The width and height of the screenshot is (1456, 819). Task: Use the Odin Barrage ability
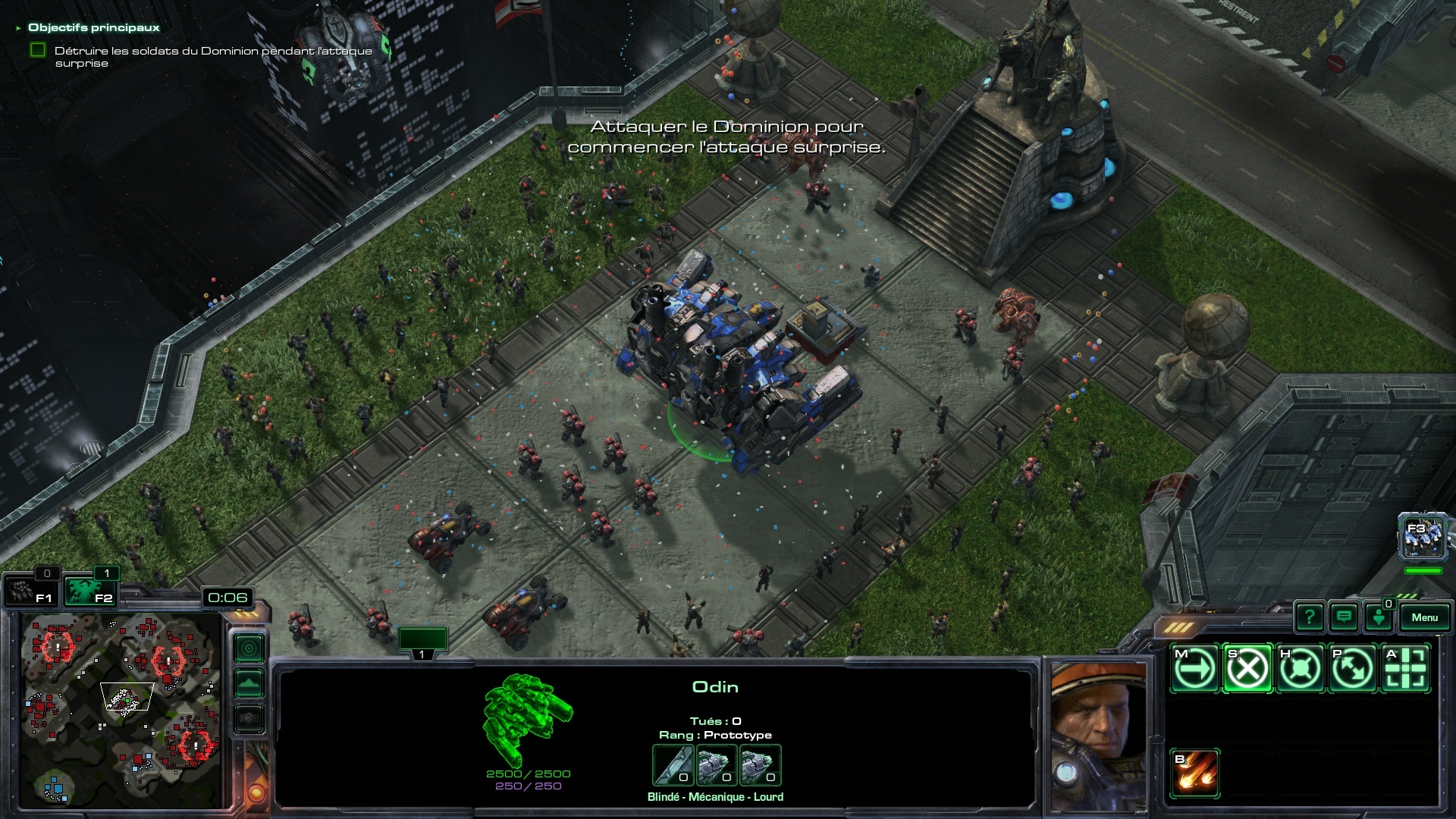coord(1195,773)
